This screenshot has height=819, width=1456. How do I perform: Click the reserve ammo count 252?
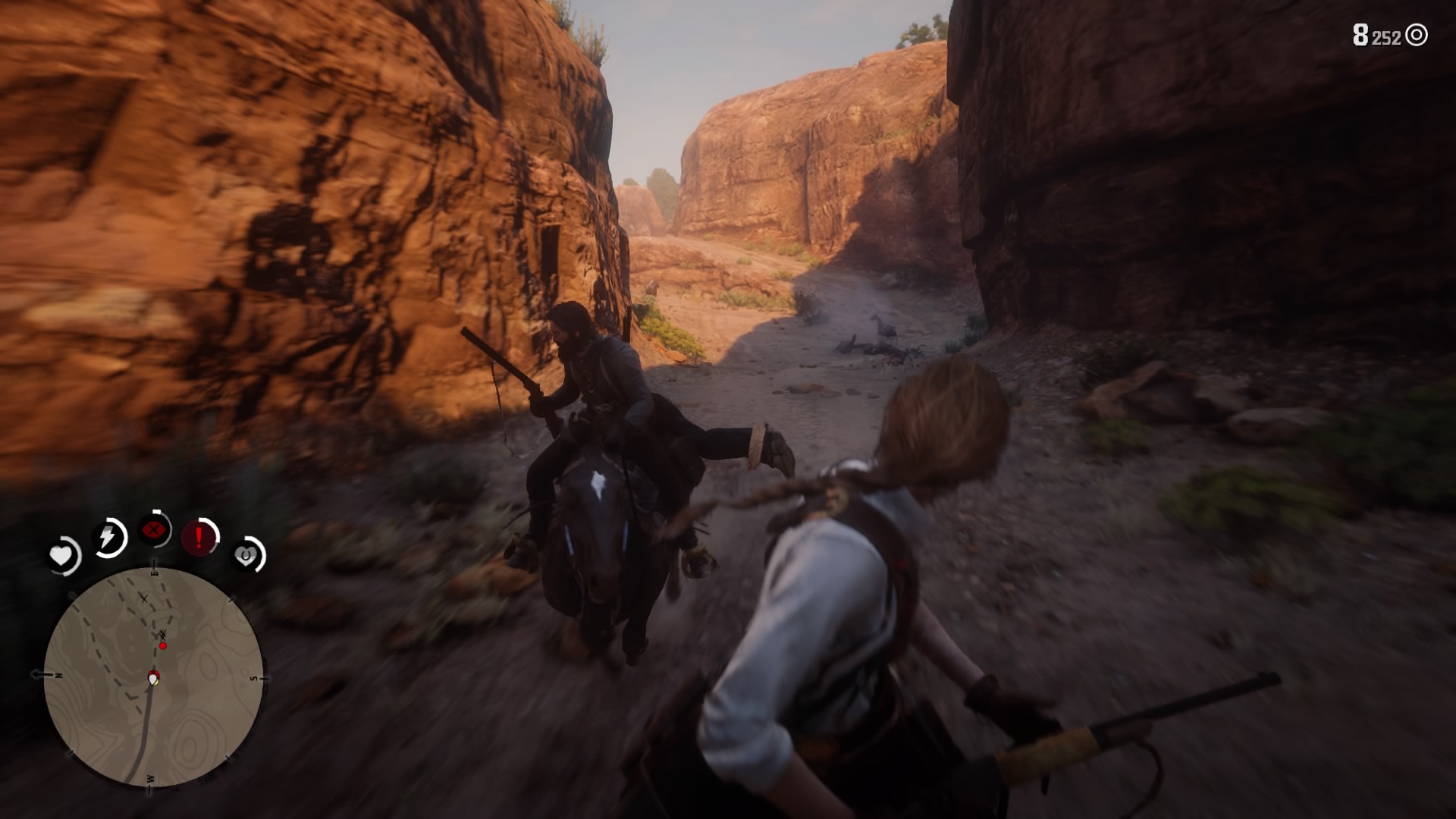tap(1385, 39)
